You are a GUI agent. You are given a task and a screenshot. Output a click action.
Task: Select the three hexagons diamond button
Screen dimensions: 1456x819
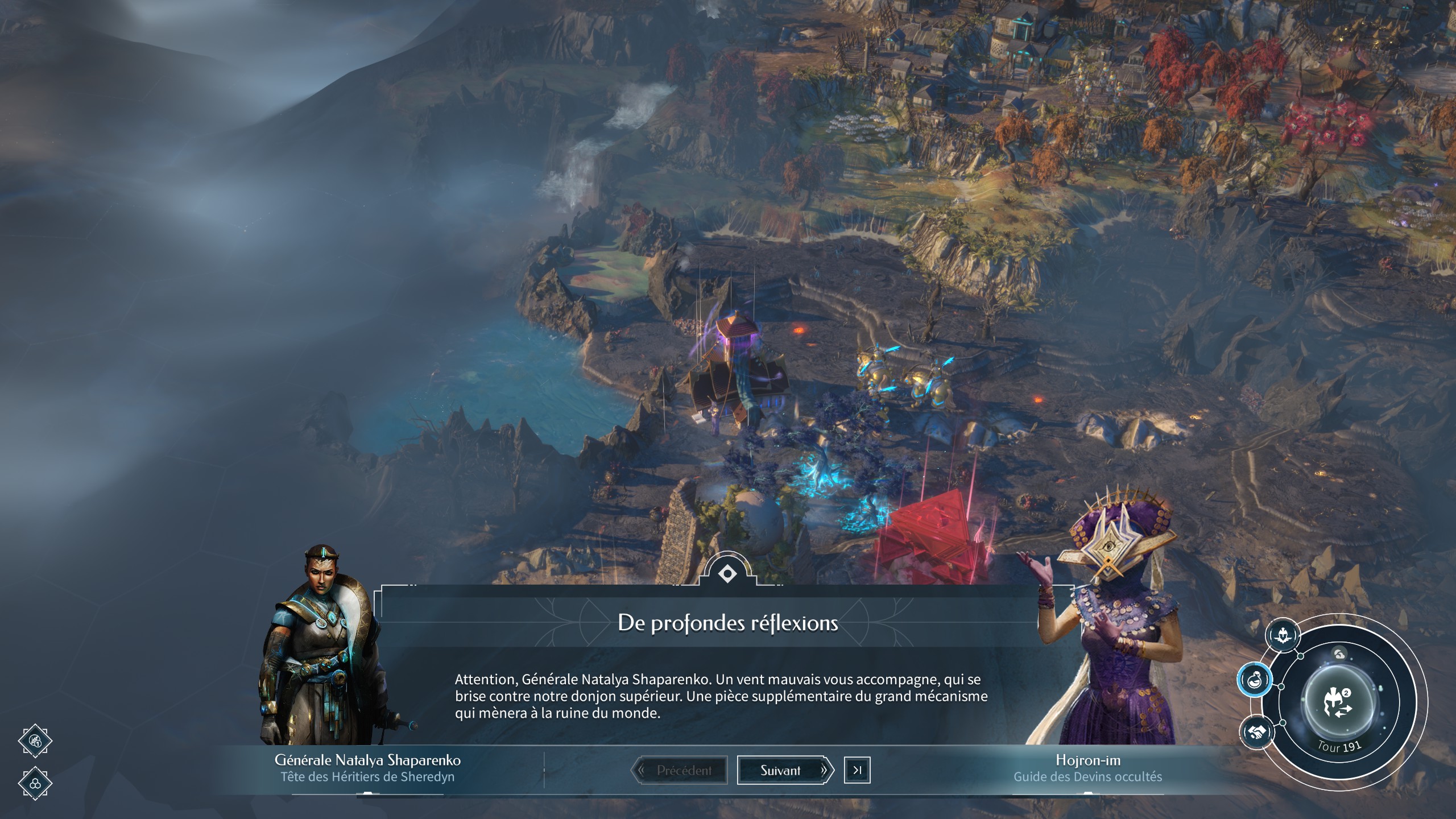click(35, 783)
